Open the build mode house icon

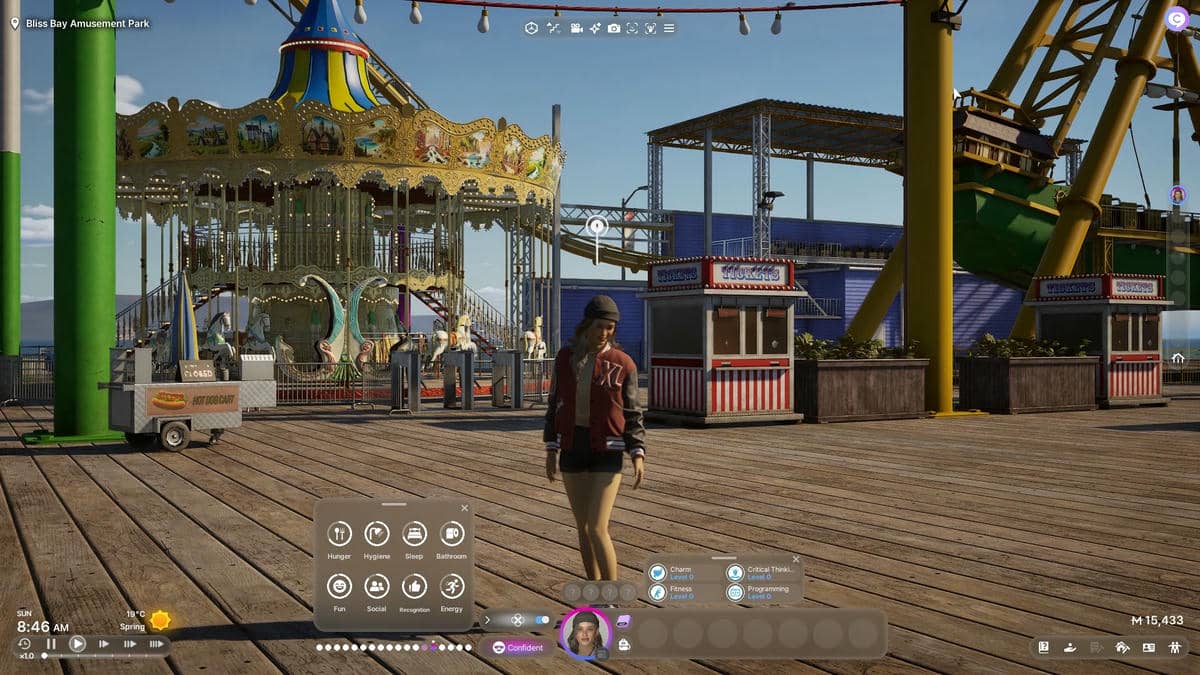pyautogui.click(x=1122, y=647)
